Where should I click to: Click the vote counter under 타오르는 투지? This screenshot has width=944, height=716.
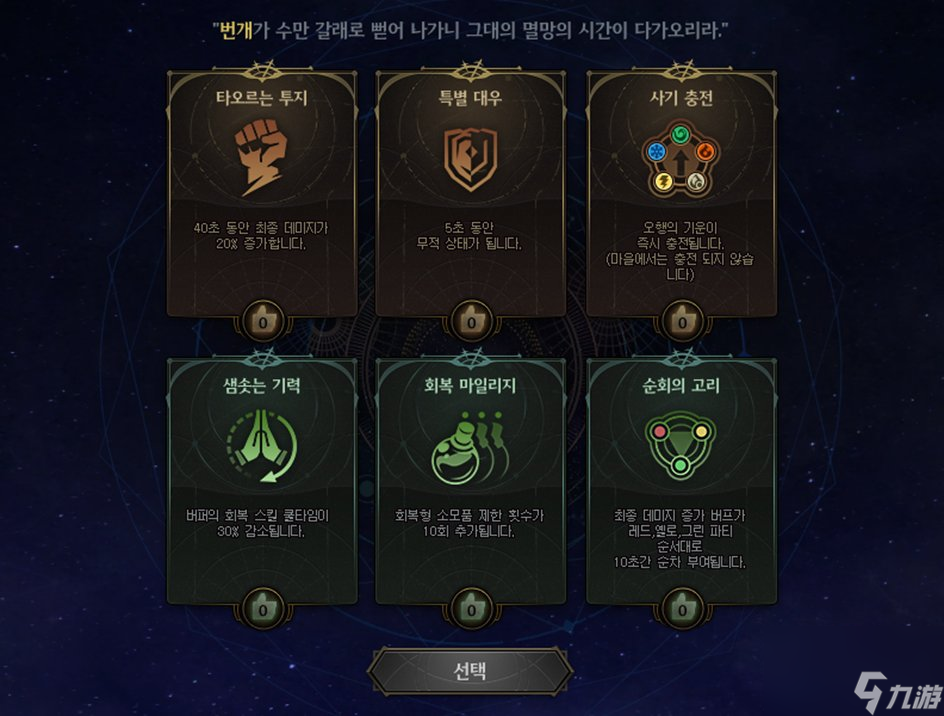pyautogui.click(x=262, y=323)
